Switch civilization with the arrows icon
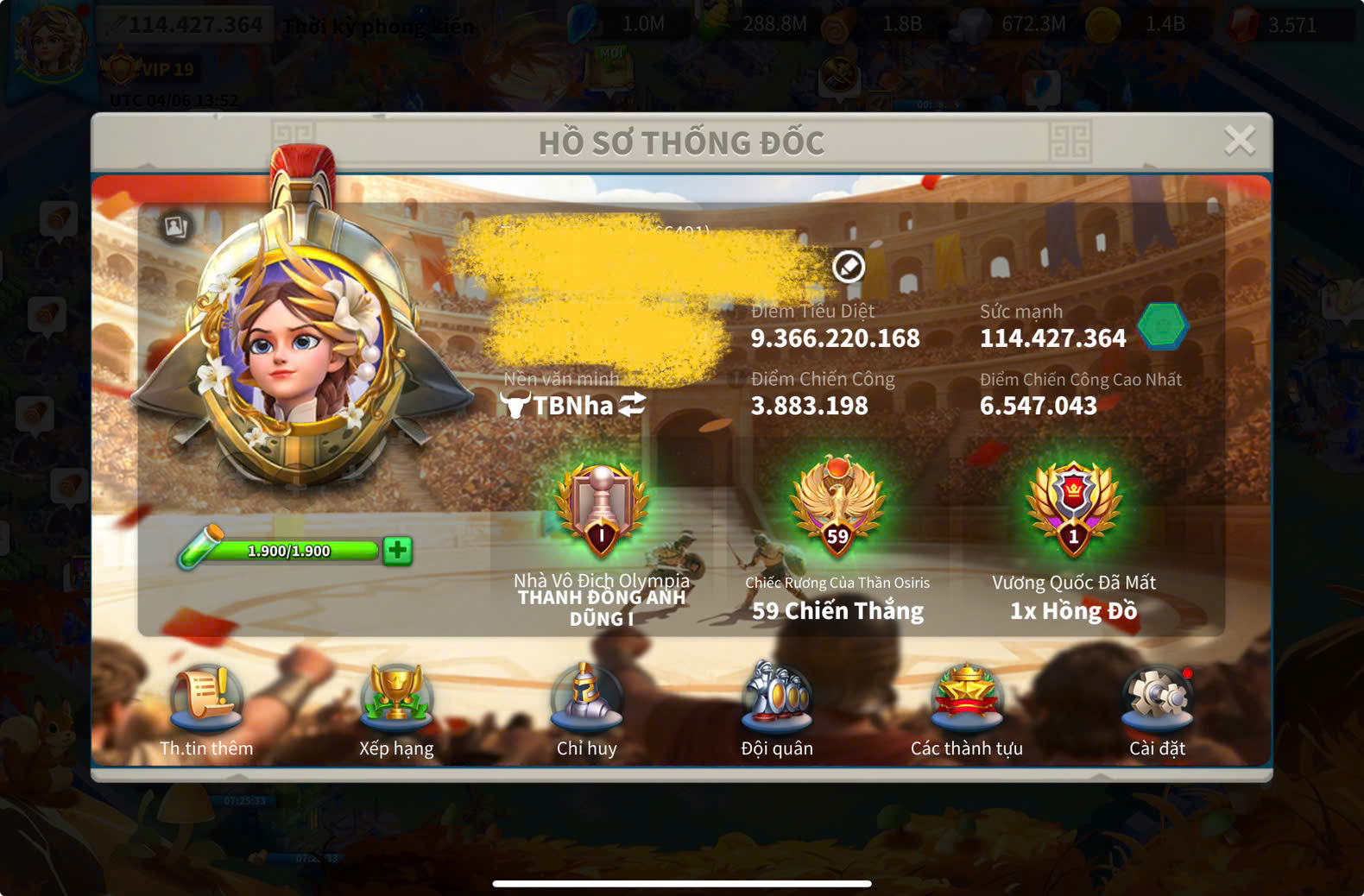This screenshot has width=1364, height=896. (x=633, y=404)
